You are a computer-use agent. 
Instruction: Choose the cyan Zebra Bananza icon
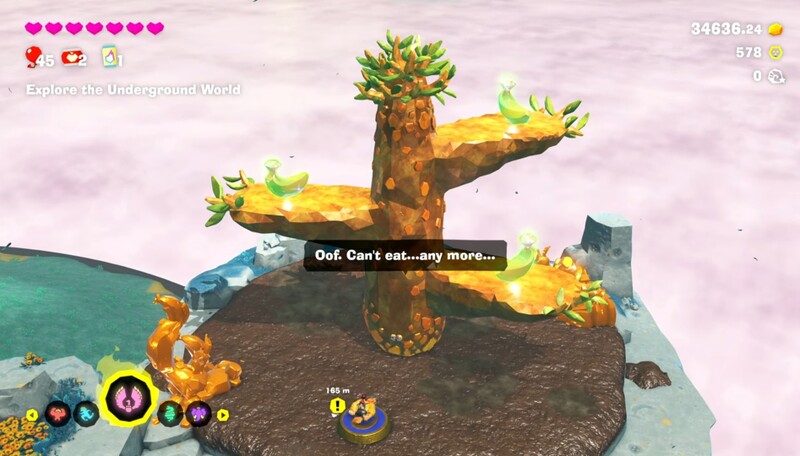(84, 414)
